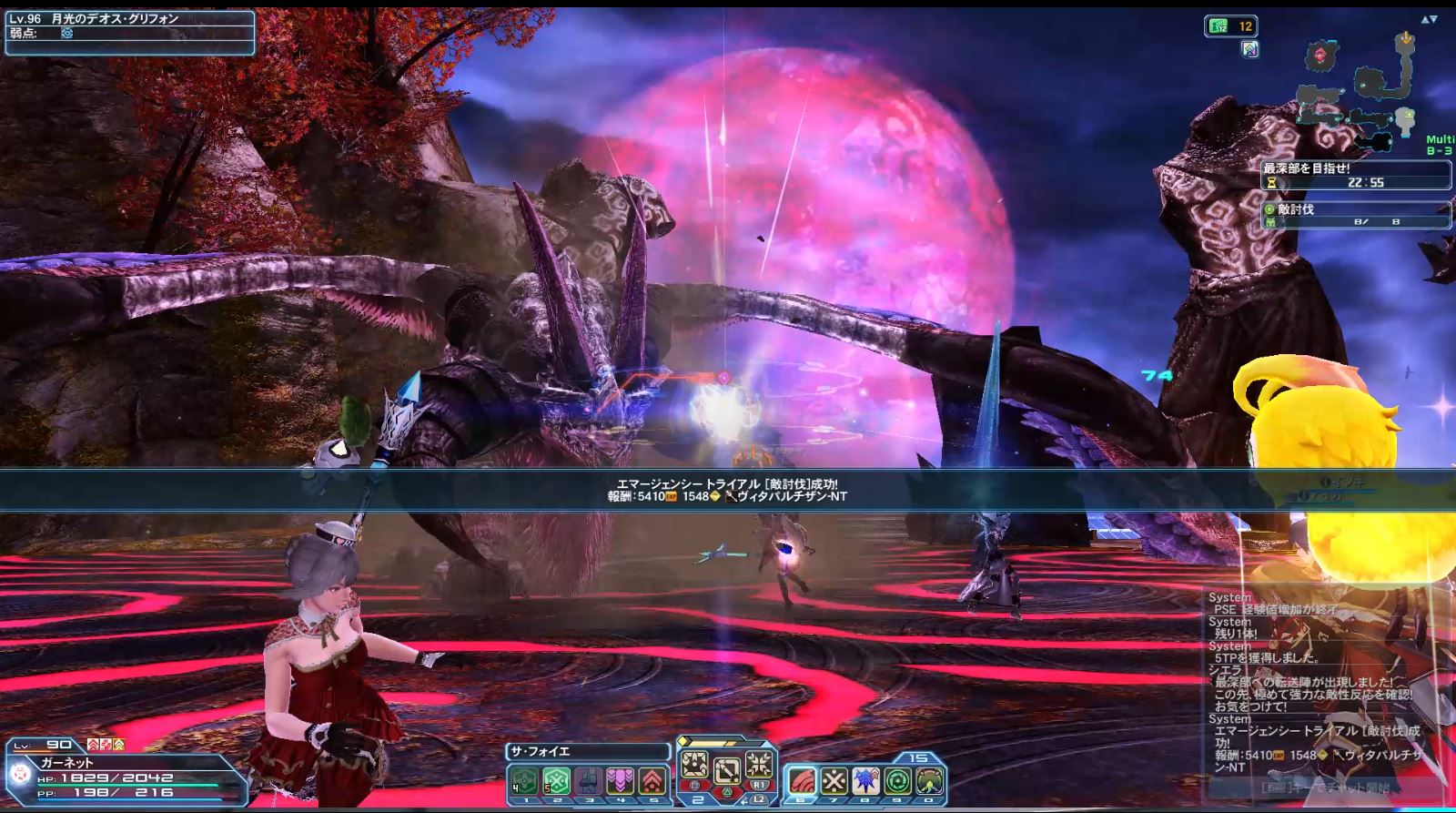Screen dimensions: 1456x813
Task: Click the center weapon palette diagonal arrow icon
Action: click(726, 771)
